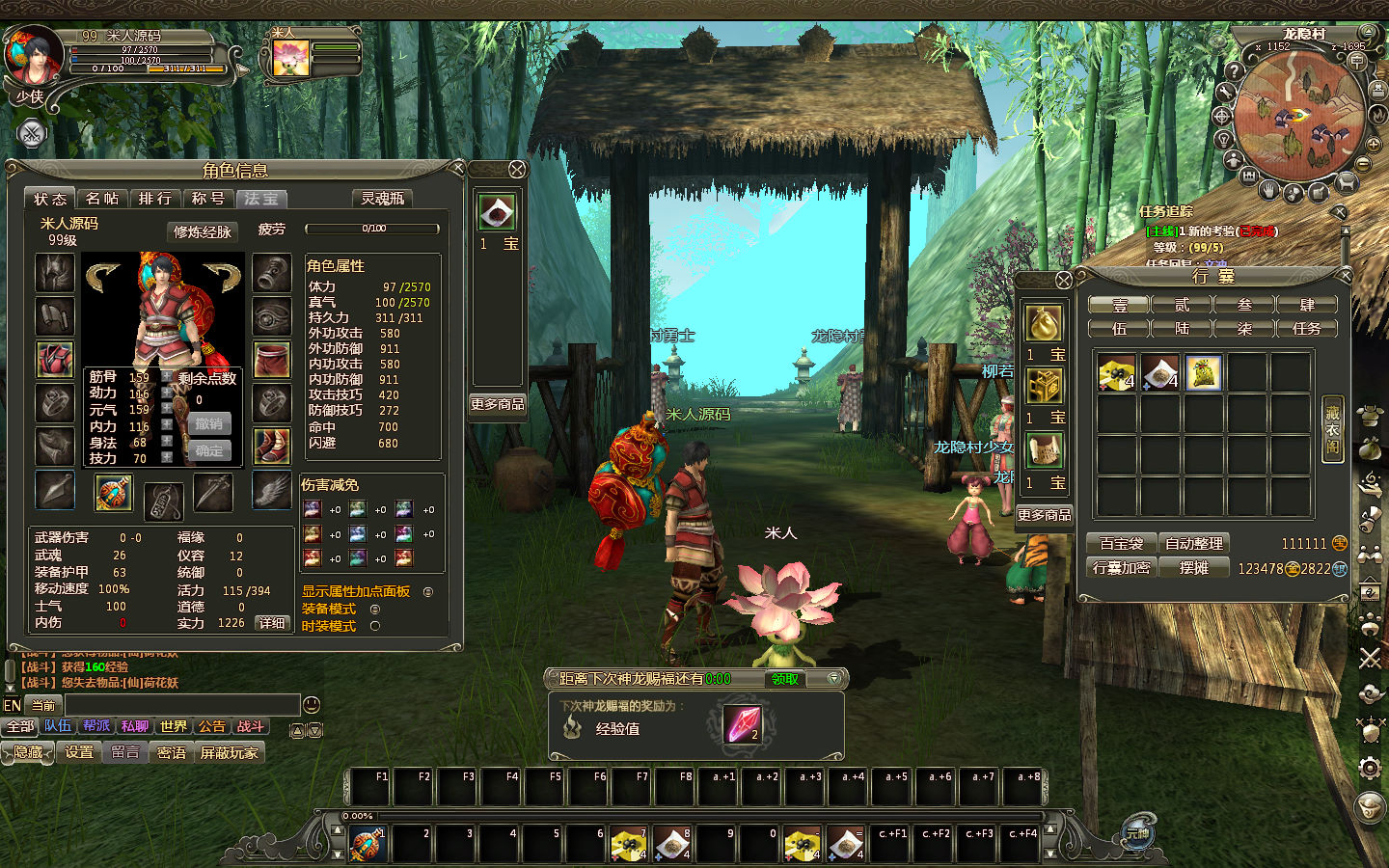
Task: Click the 摆摊 stall button
Action: [x=1193, y=568]
